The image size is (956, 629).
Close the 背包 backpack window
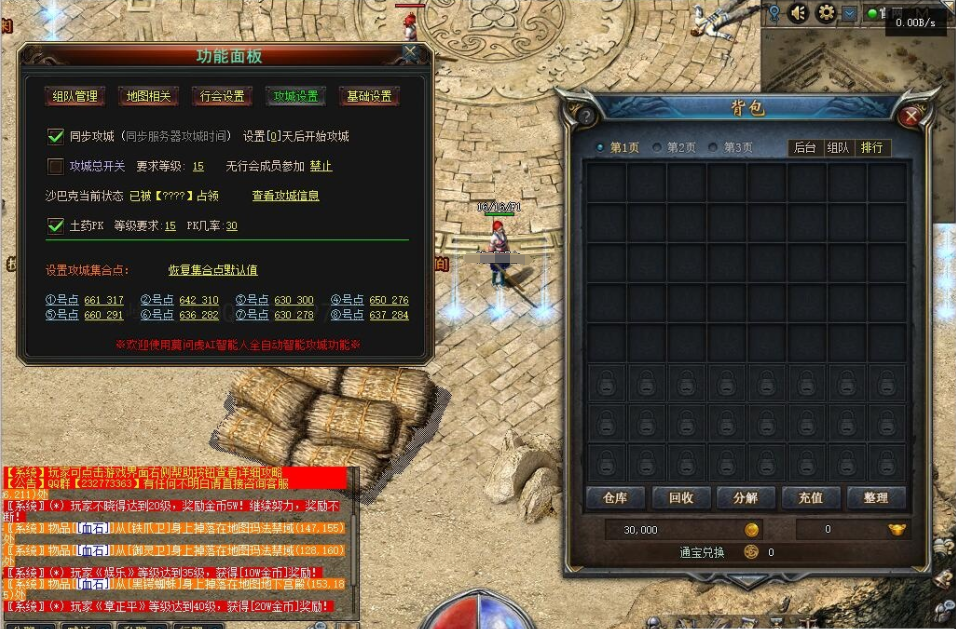(x=910, y=116)
